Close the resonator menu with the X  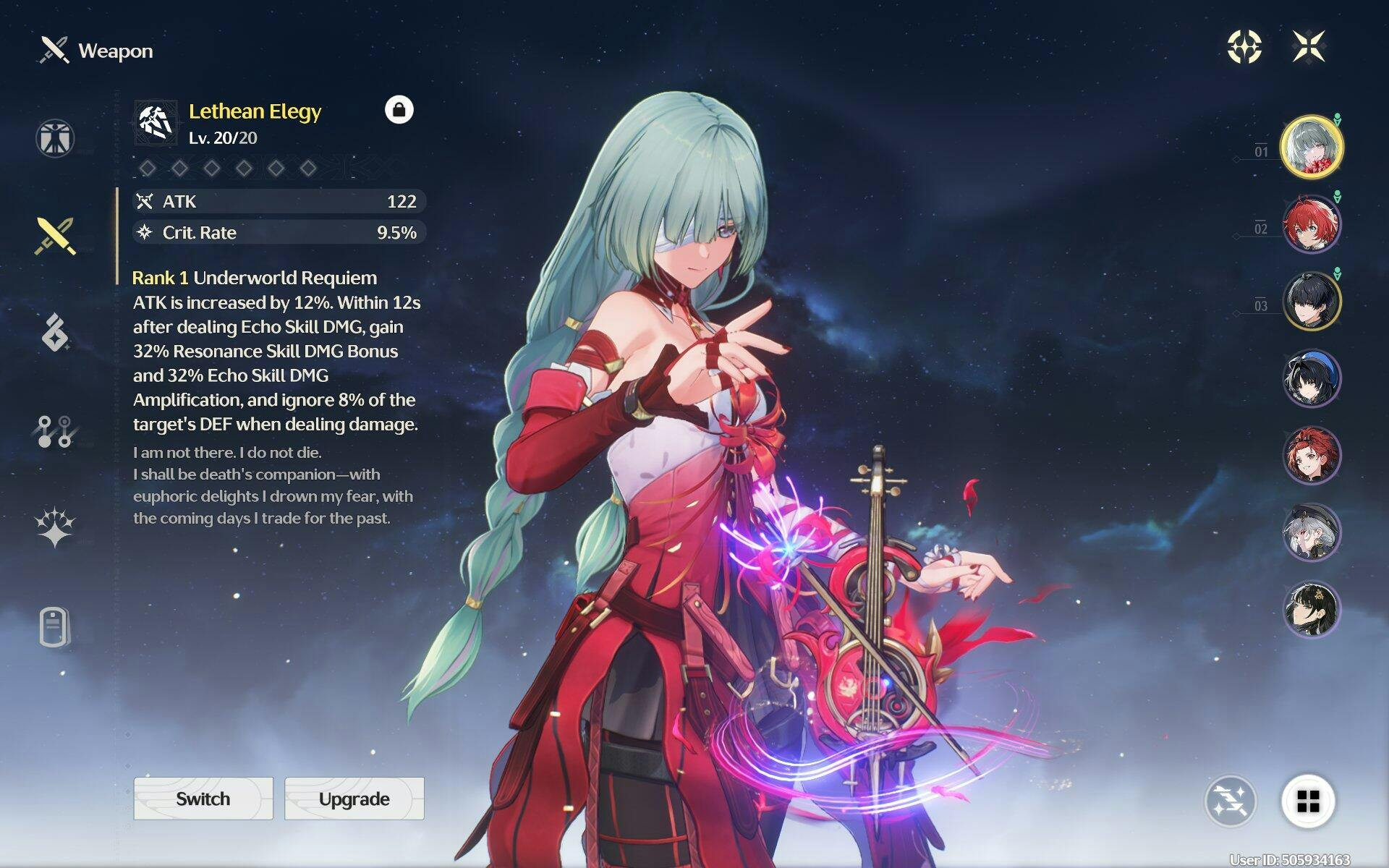click(1309, 47)
